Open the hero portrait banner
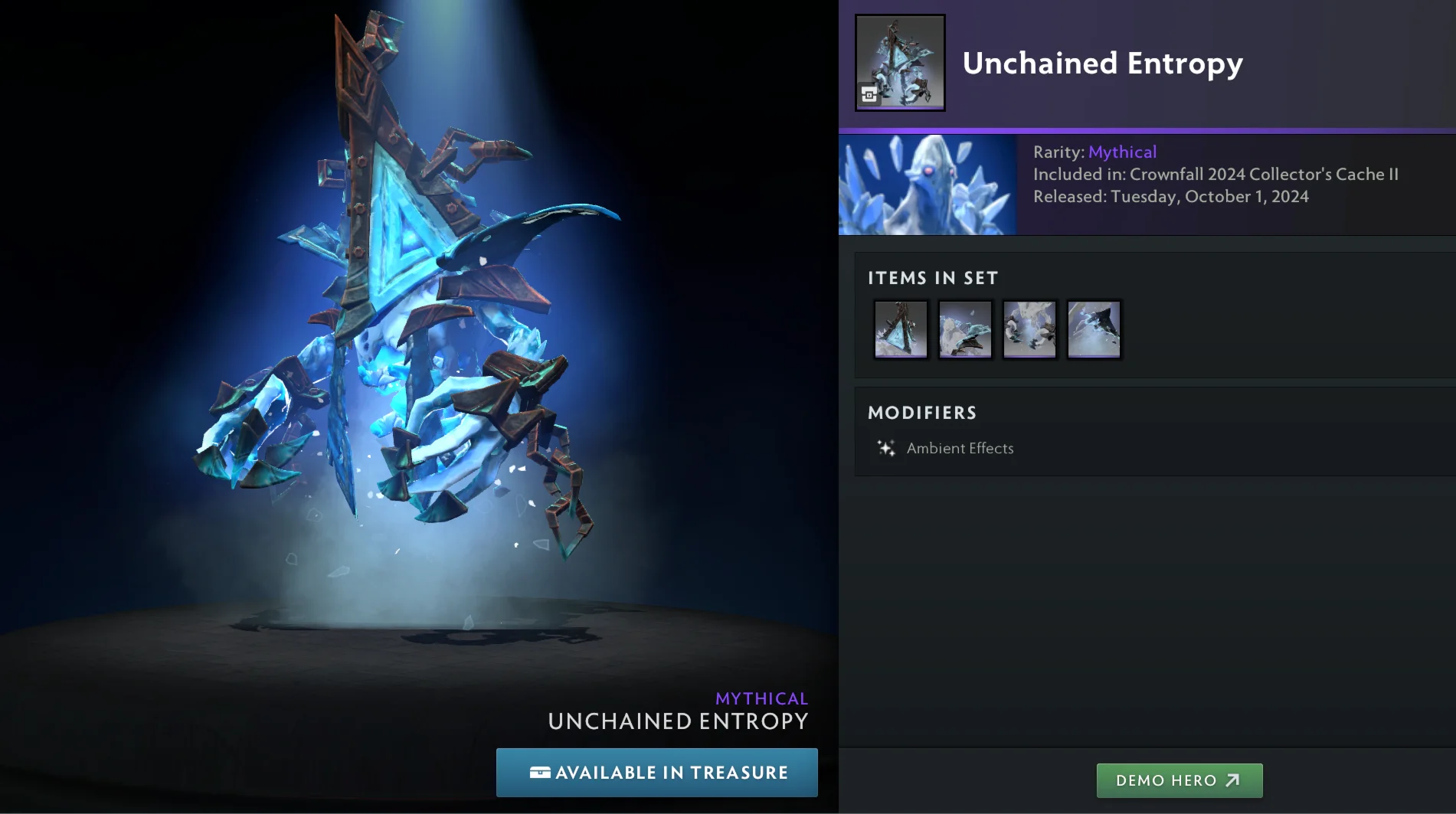1456x814 pixels. pyautogui.click(x=928, y=185)
